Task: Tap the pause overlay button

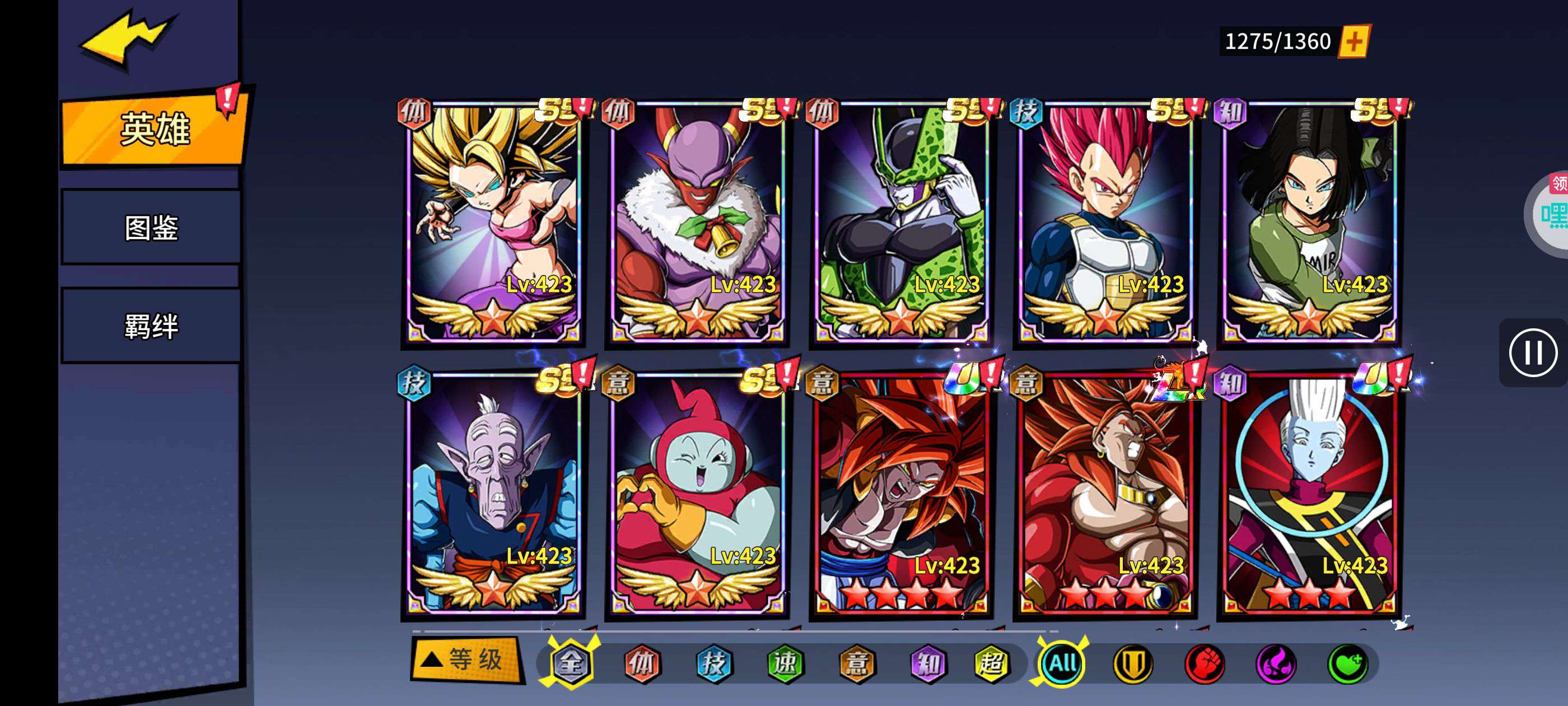Action: click(x=1533, y=352)
